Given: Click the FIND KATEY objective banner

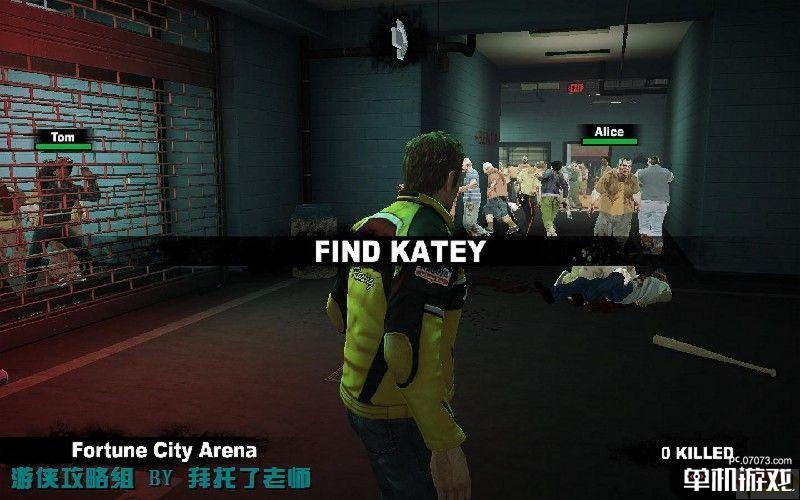Looking at the screenshot, I should pyautogui.click(x=399, y=251).
